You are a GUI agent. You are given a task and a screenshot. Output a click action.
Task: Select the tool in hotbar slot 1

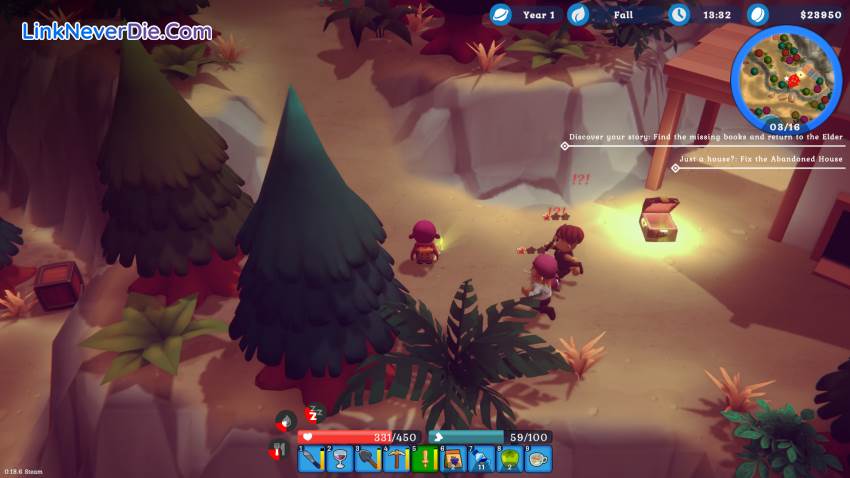[x=312, y=459]
